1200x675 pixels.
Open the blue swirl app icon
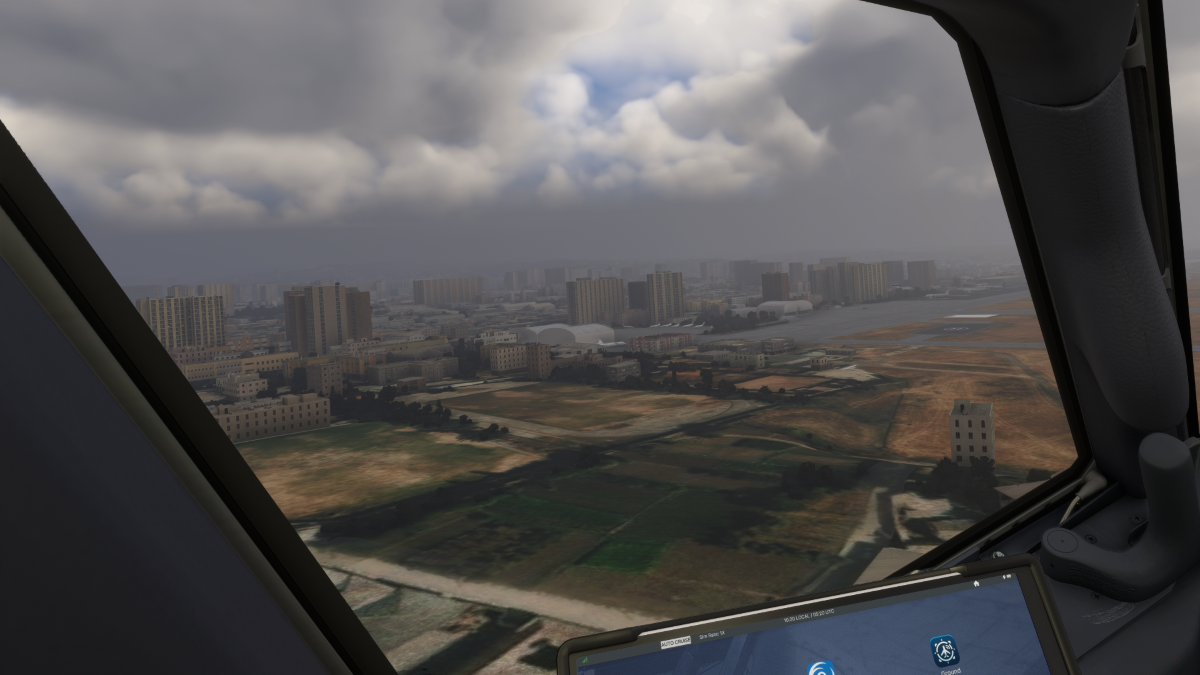click(x=822, y=669)
